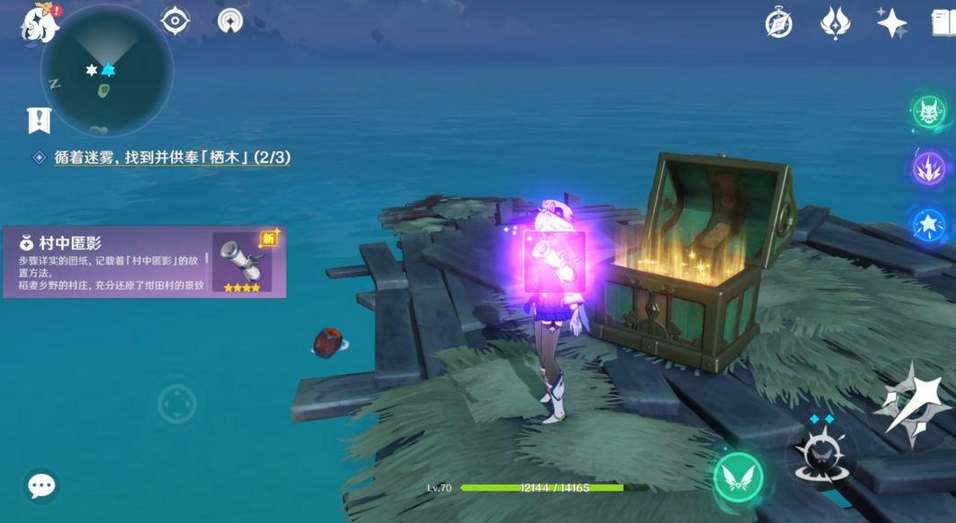956x523 pixels.
Task: Open the winged battle pass icon
Action: (835, 22)
